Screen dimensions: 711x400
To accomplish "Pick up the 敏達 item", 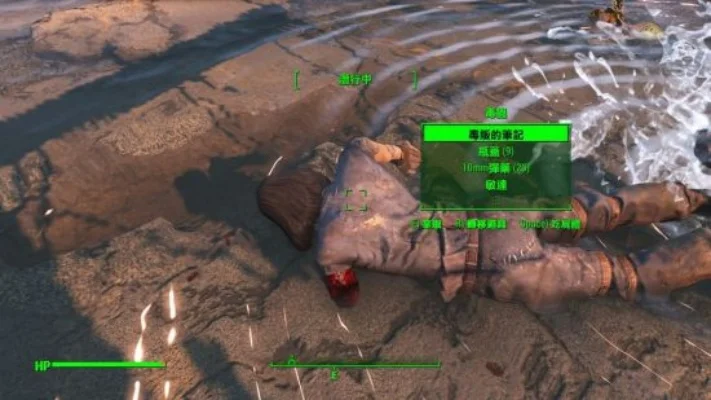I will (x=495, y=186).
